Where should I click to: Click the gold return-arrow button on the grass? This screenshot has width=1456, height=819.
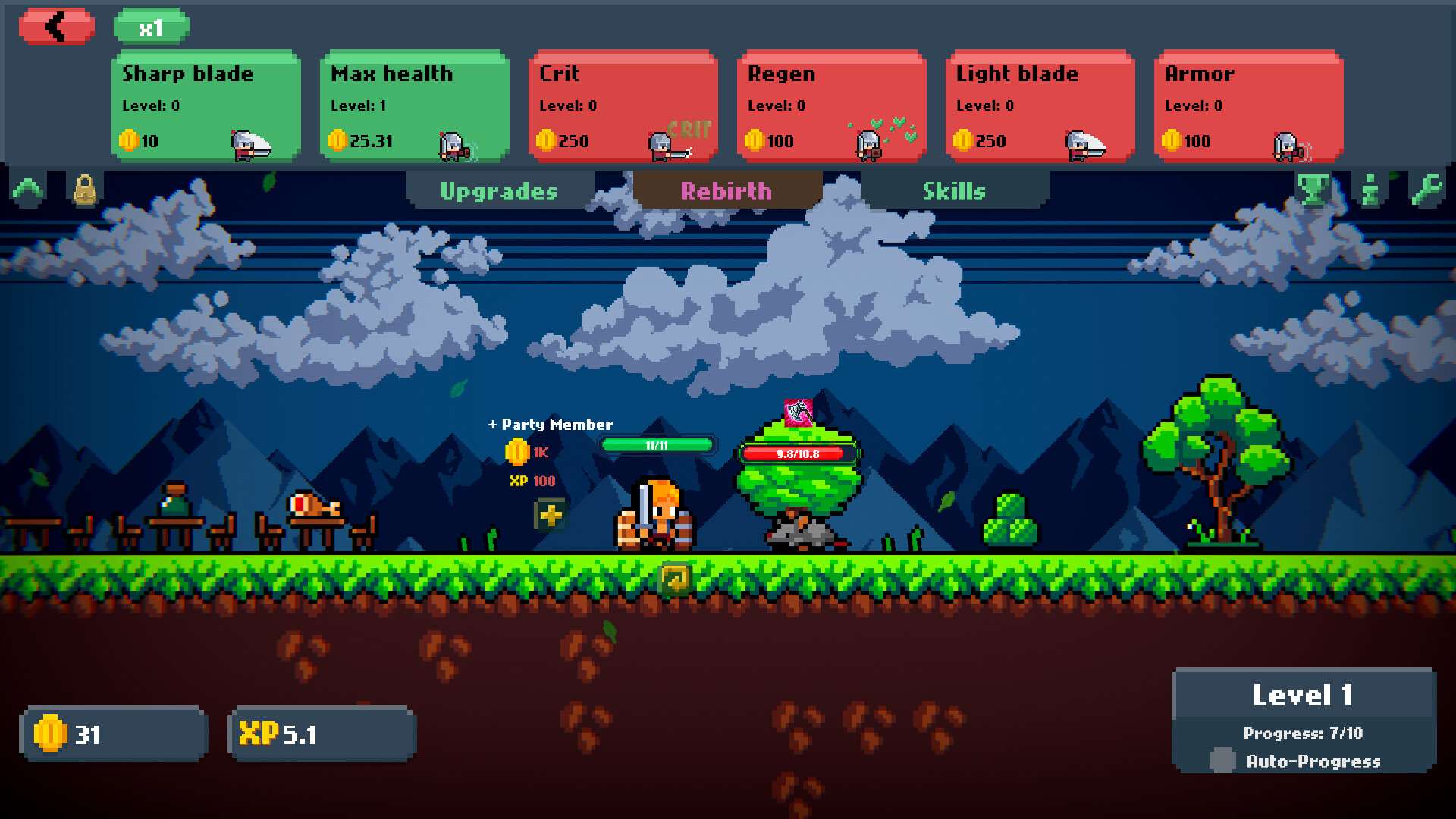675,579
